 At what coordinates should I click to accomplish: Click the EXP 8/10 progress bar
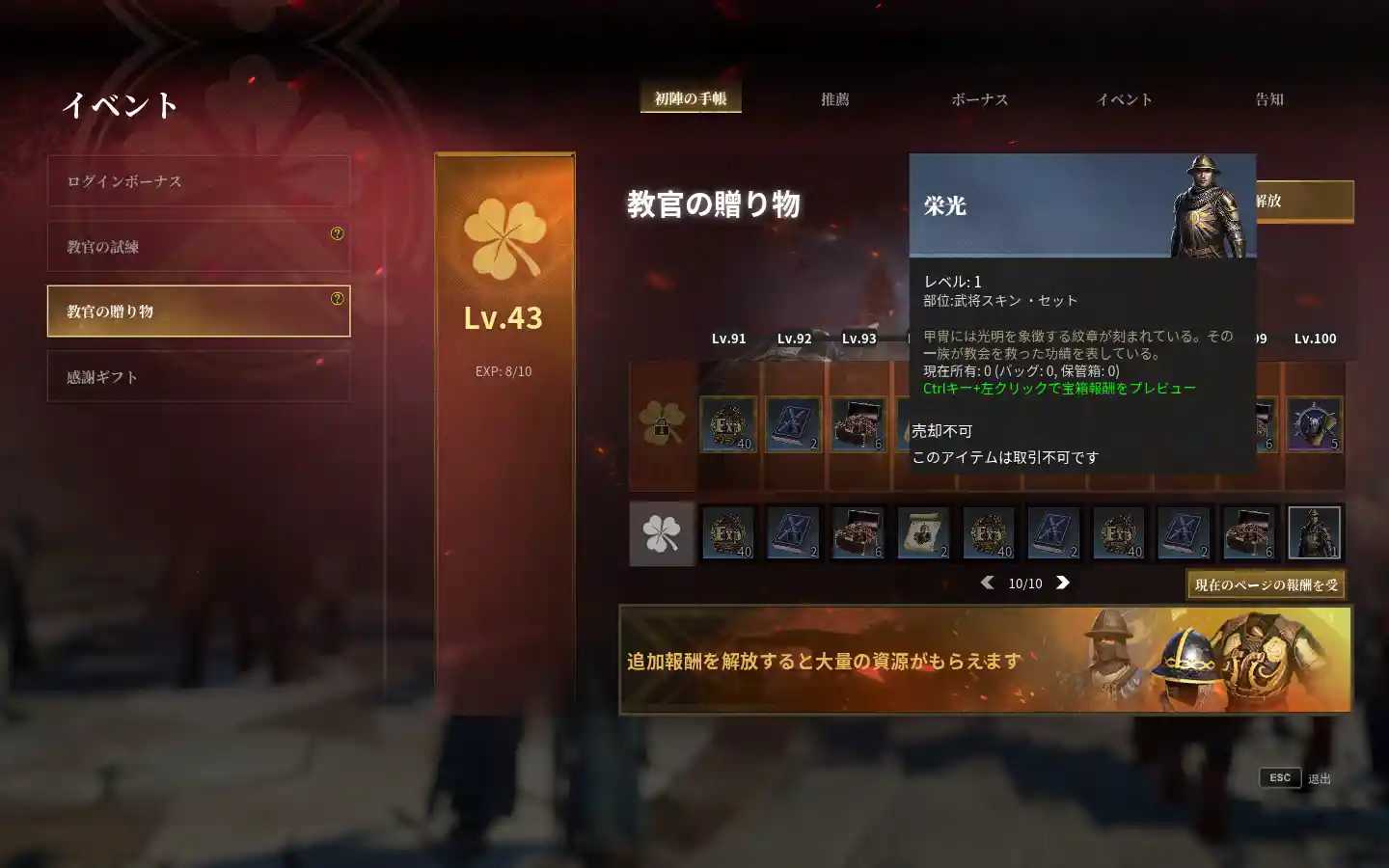[x=504, y=369]
